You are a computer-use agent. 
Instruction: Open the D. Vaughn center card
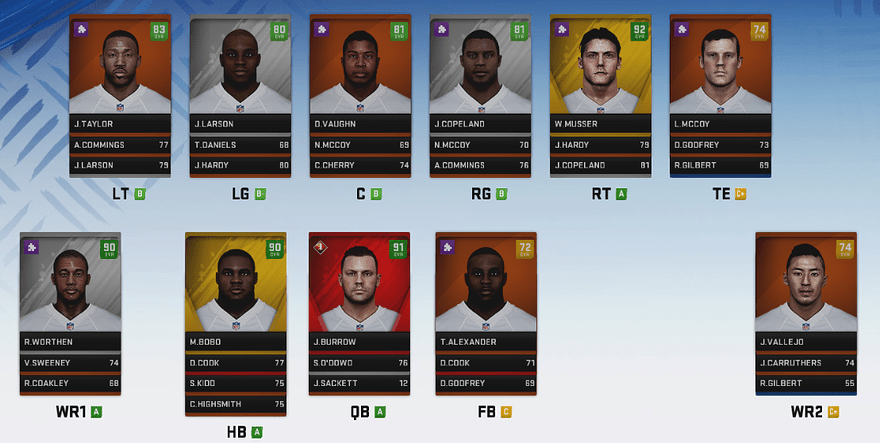(x=360, y=68)
